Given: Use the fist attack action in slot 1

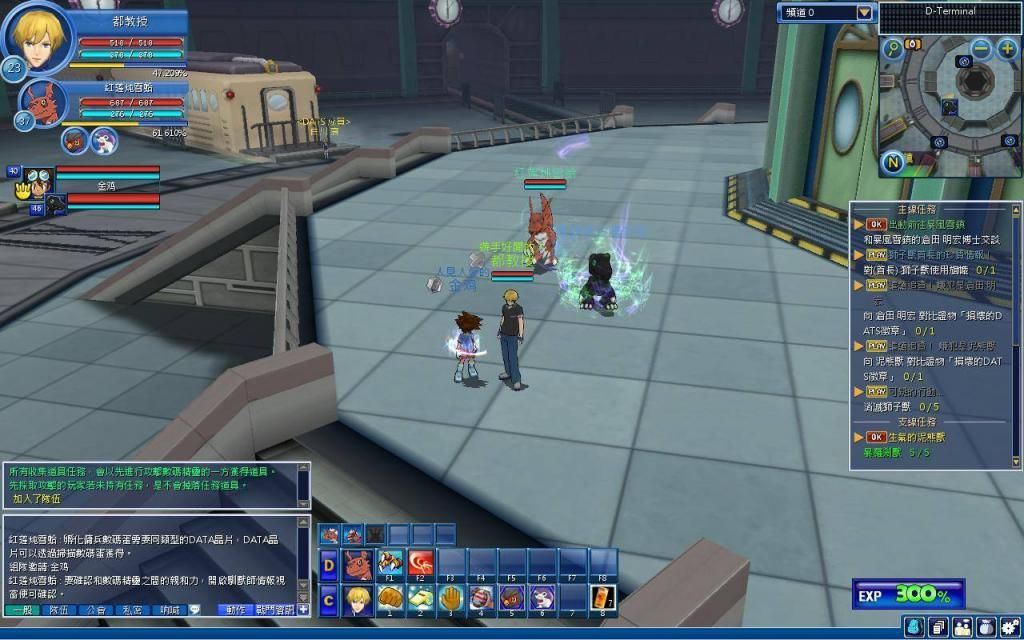Looking at the screenshot, I should click(390, 599).
